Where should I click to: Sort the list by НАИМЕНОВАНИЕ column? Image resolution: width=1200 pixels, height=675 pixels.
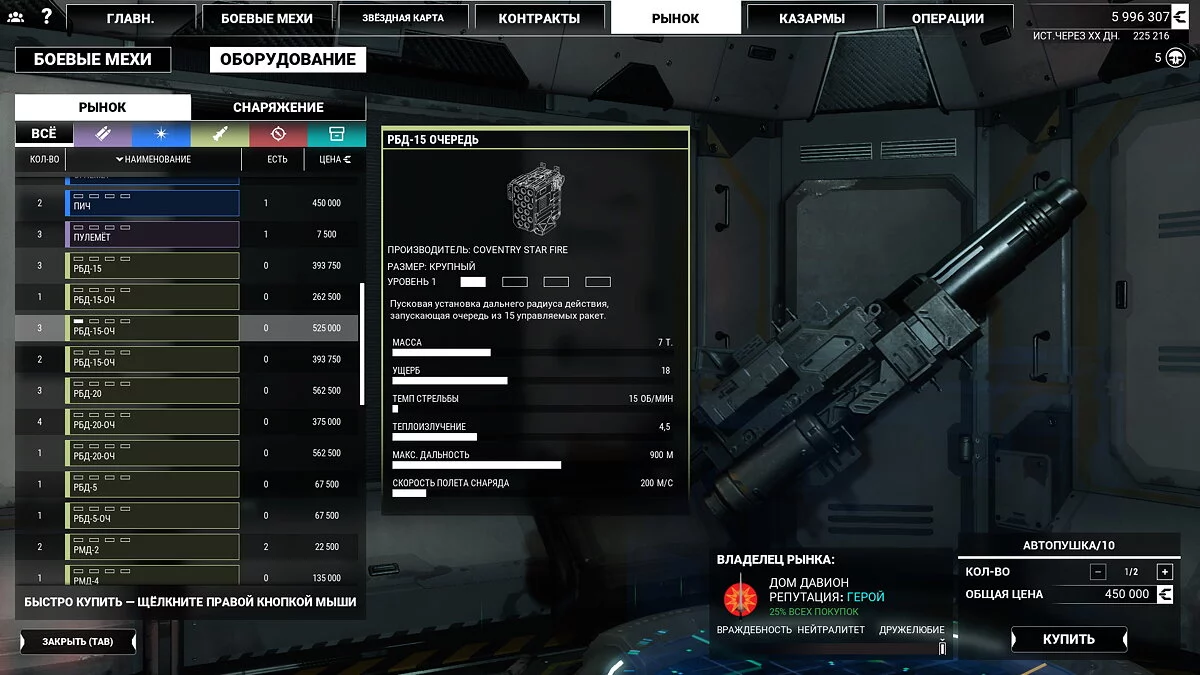pyautogui.click(x=153, y=159)
